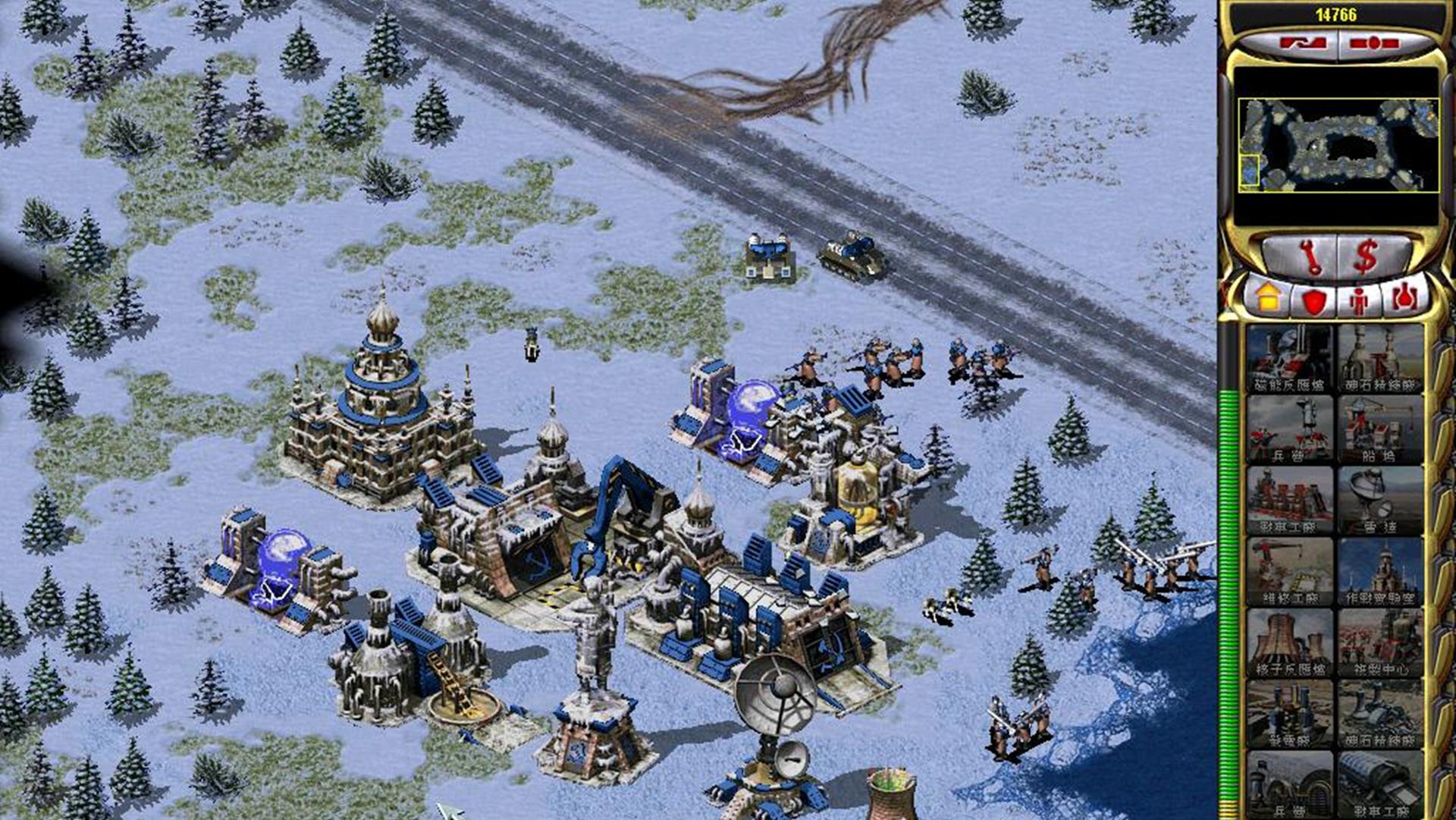Build the Tesla Reactor (磁能反应炉)
Image resolution: width=1456 pixels, height=820 pixels.
click(1289, 358)
